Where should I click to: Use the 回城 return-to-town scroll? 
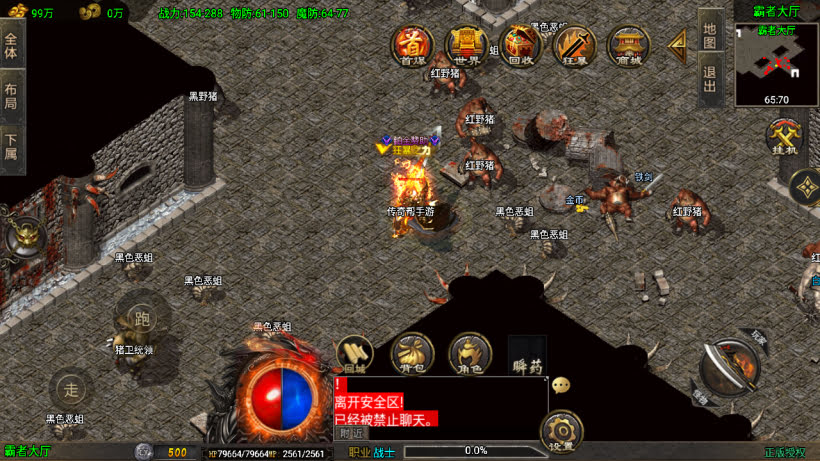(355, 354)
